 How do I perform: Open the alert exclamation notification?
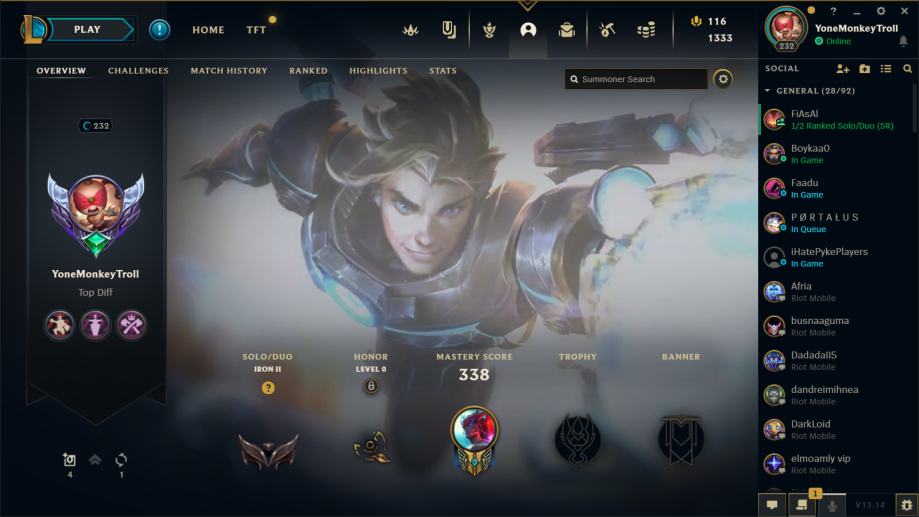(x=160, y=30)
